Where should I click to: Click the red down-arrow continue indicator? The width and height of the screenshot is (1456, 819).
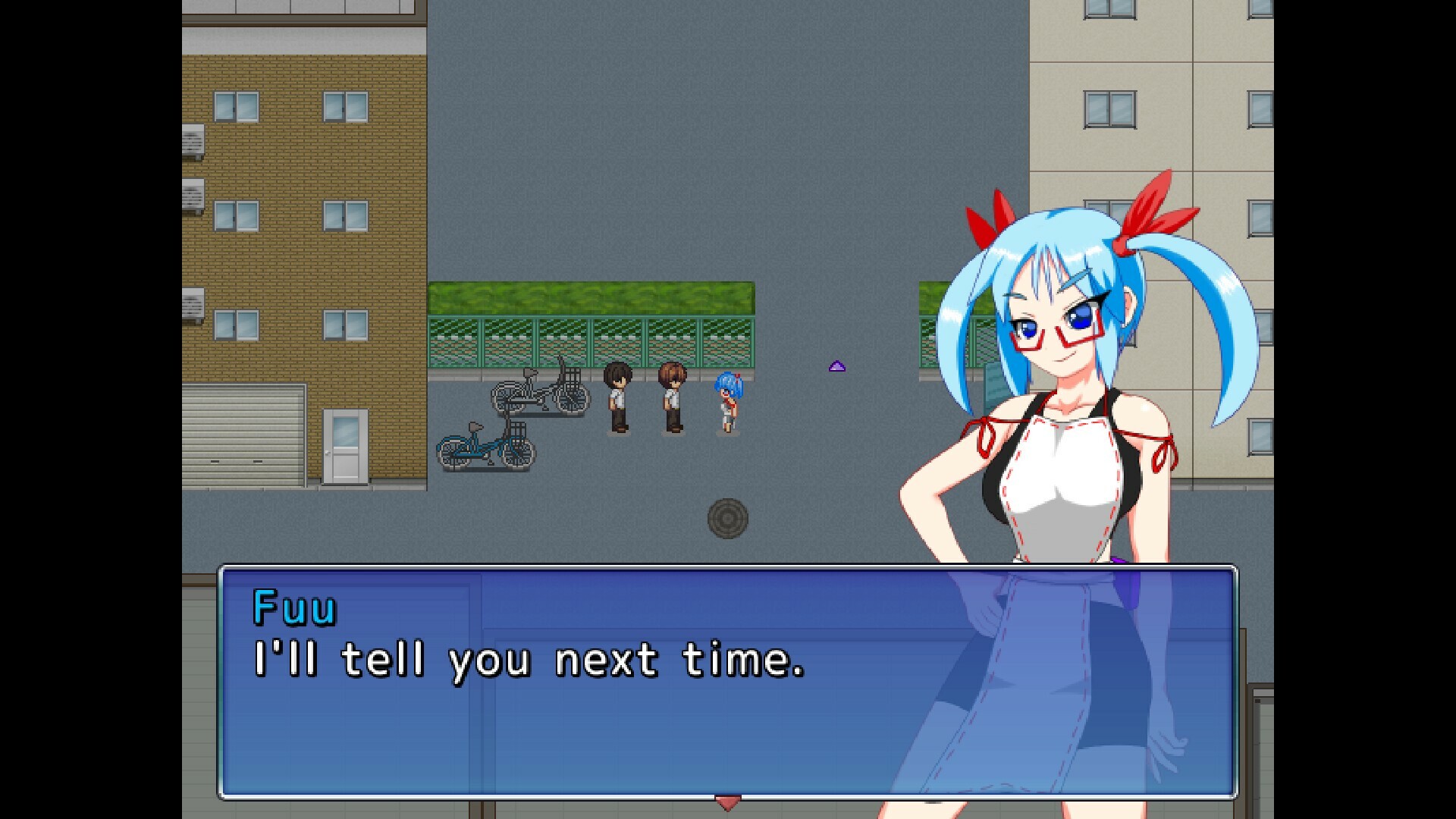726,799
